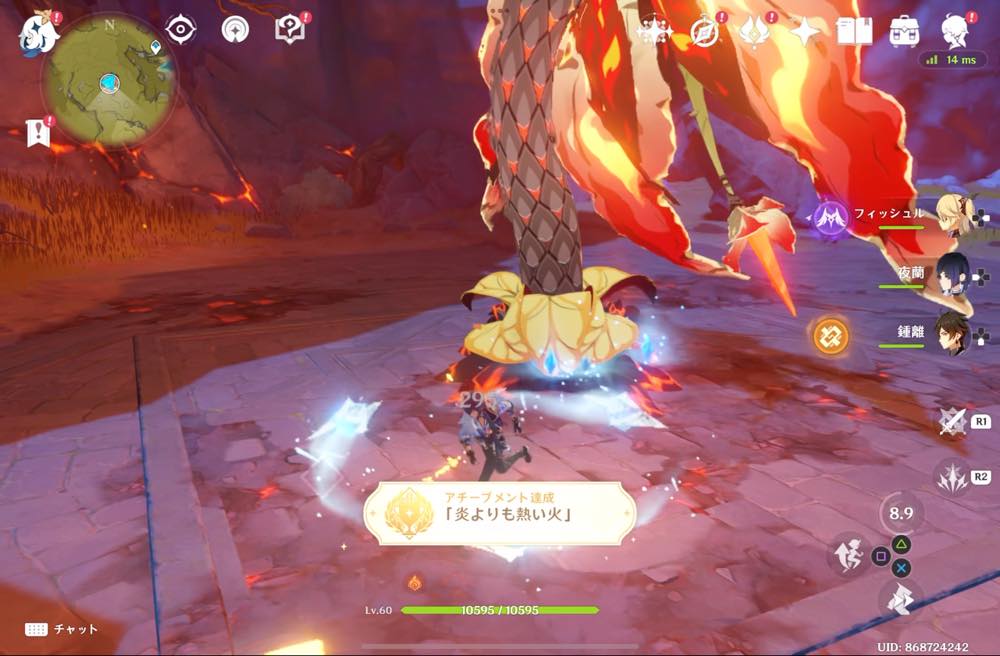
Task: Open the compass events icon
Action: point(705,32)
